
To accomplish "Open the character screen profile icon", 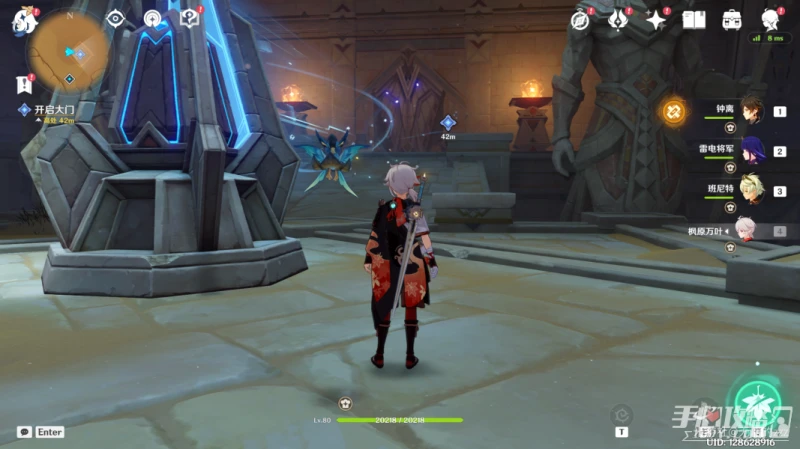I will tap(770, 19).
